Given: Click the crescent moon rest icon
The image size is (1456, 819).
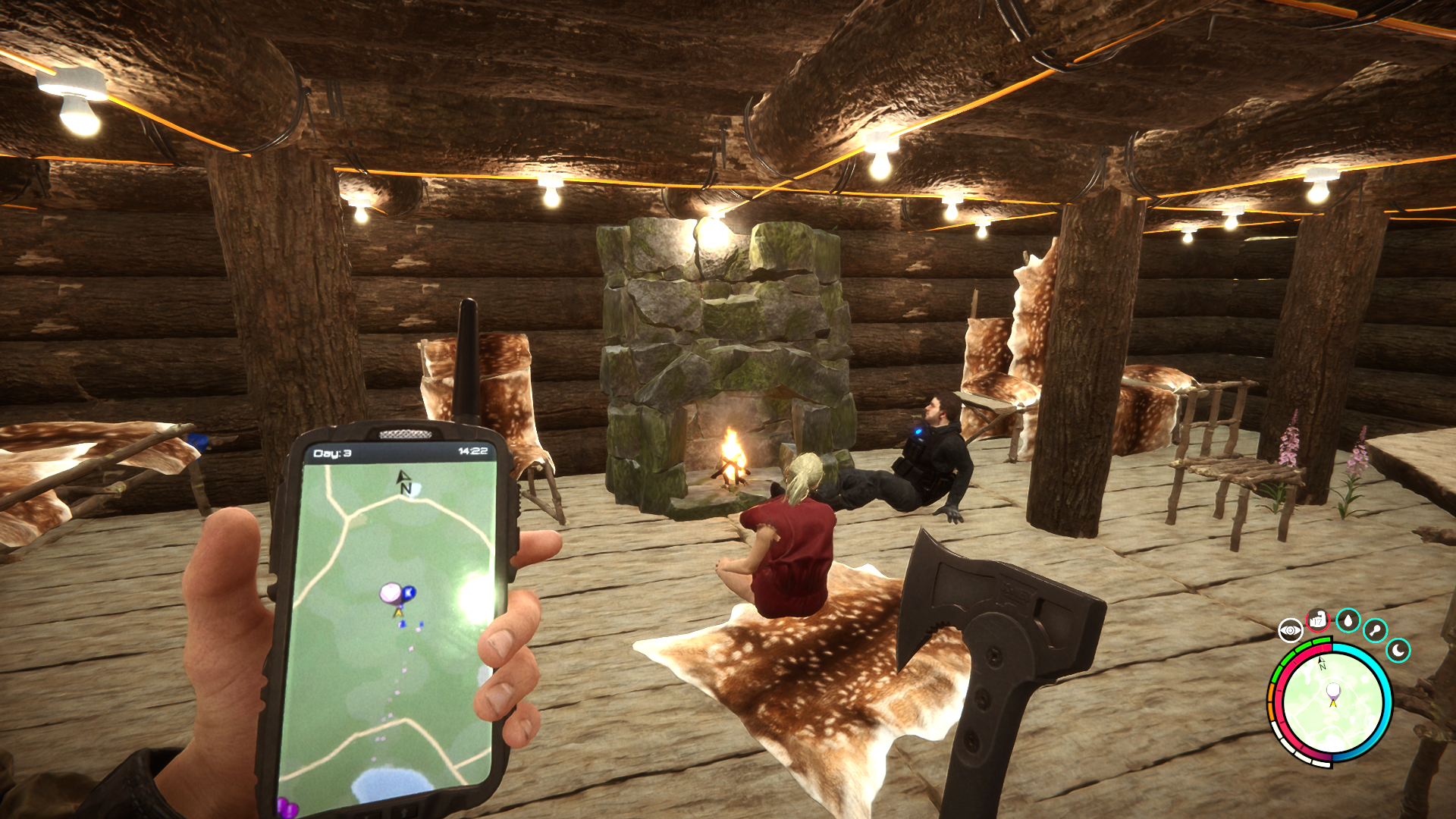Looking at the screenshot, I should point(1398,650).
